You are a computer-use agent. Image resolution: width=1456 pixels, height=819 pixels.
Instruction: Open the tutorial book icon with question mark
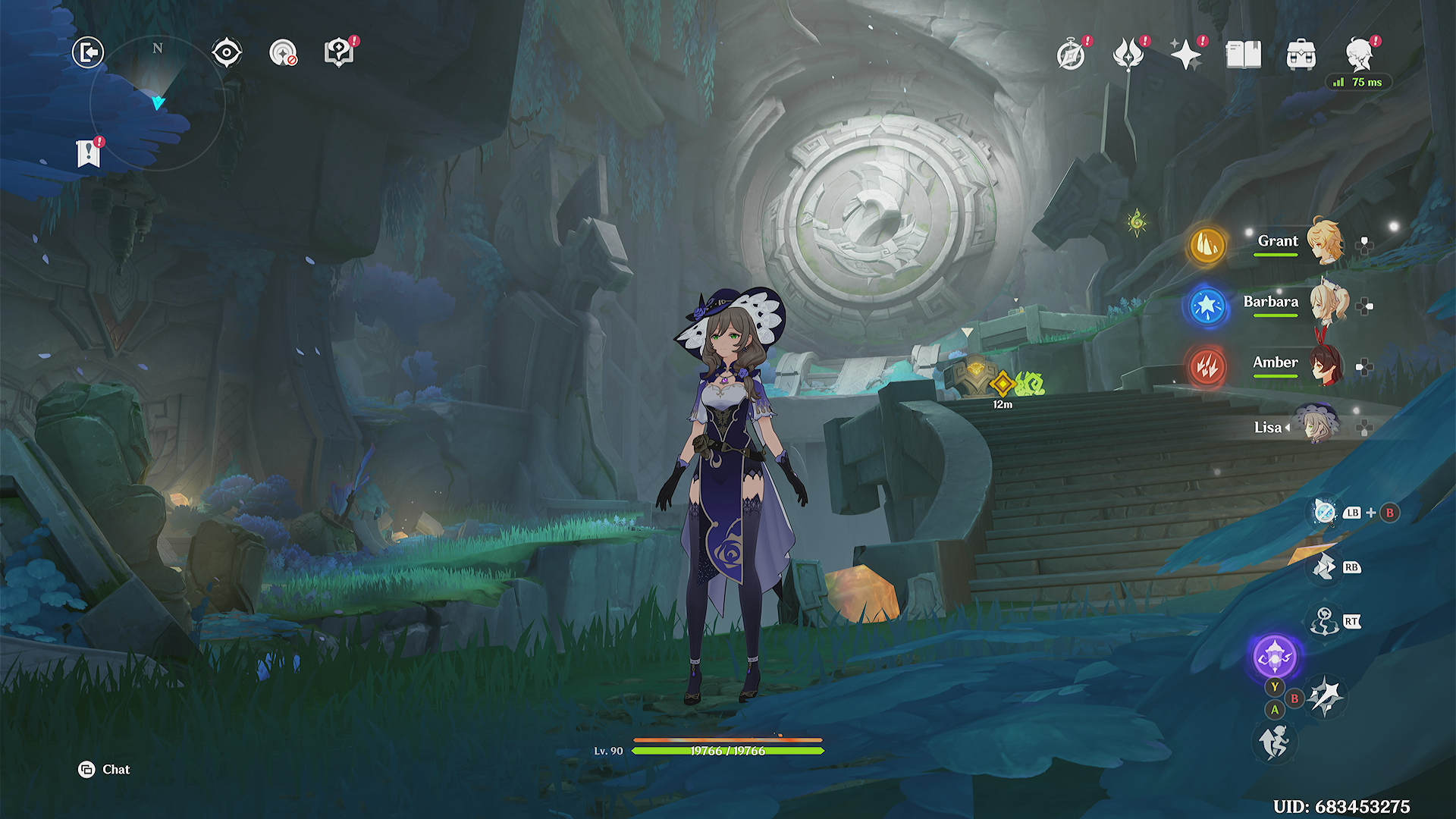click(x=339, y=53)
